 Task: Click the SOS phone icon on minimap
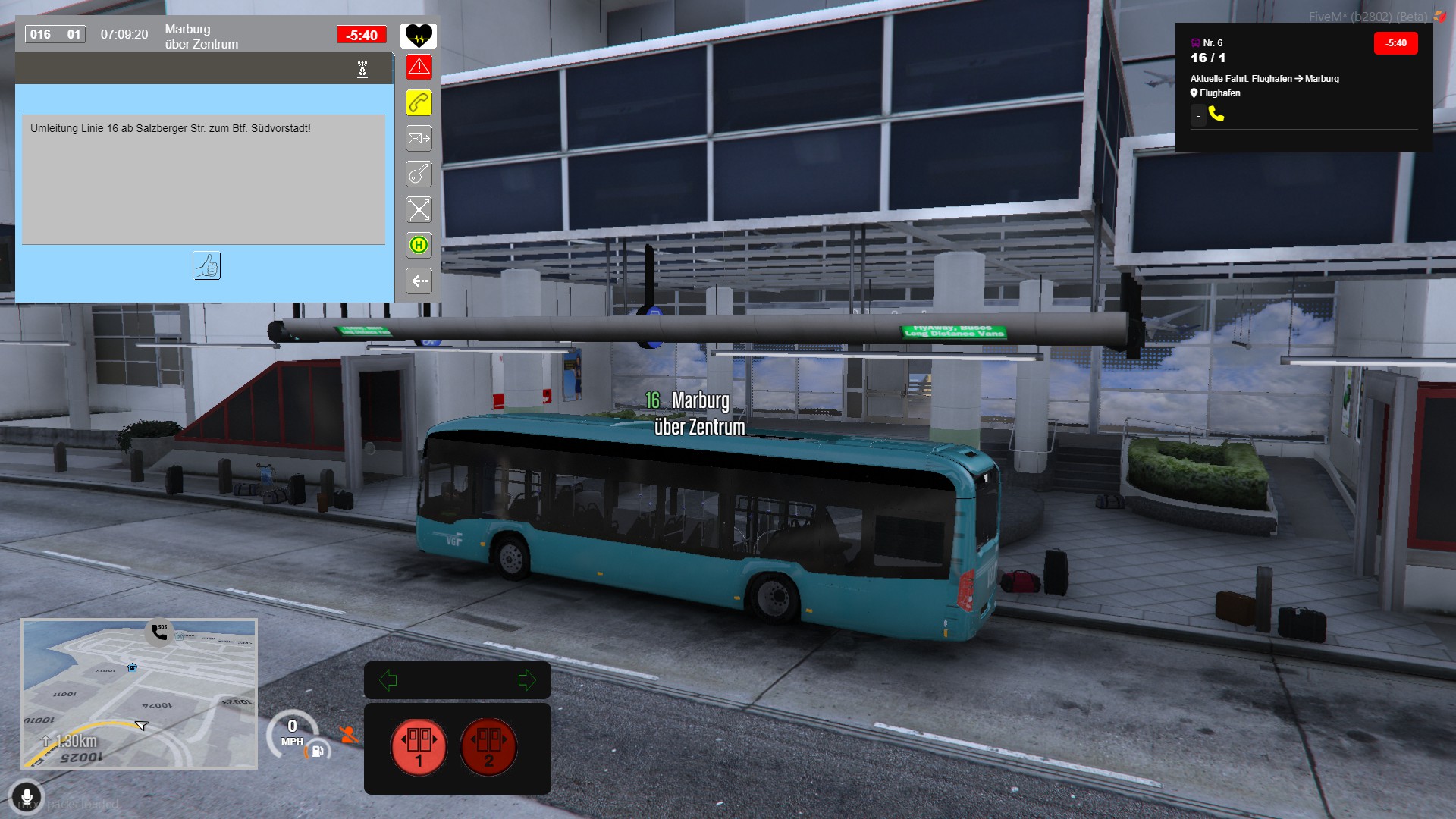pyautogui.click(x=159, y=632)
